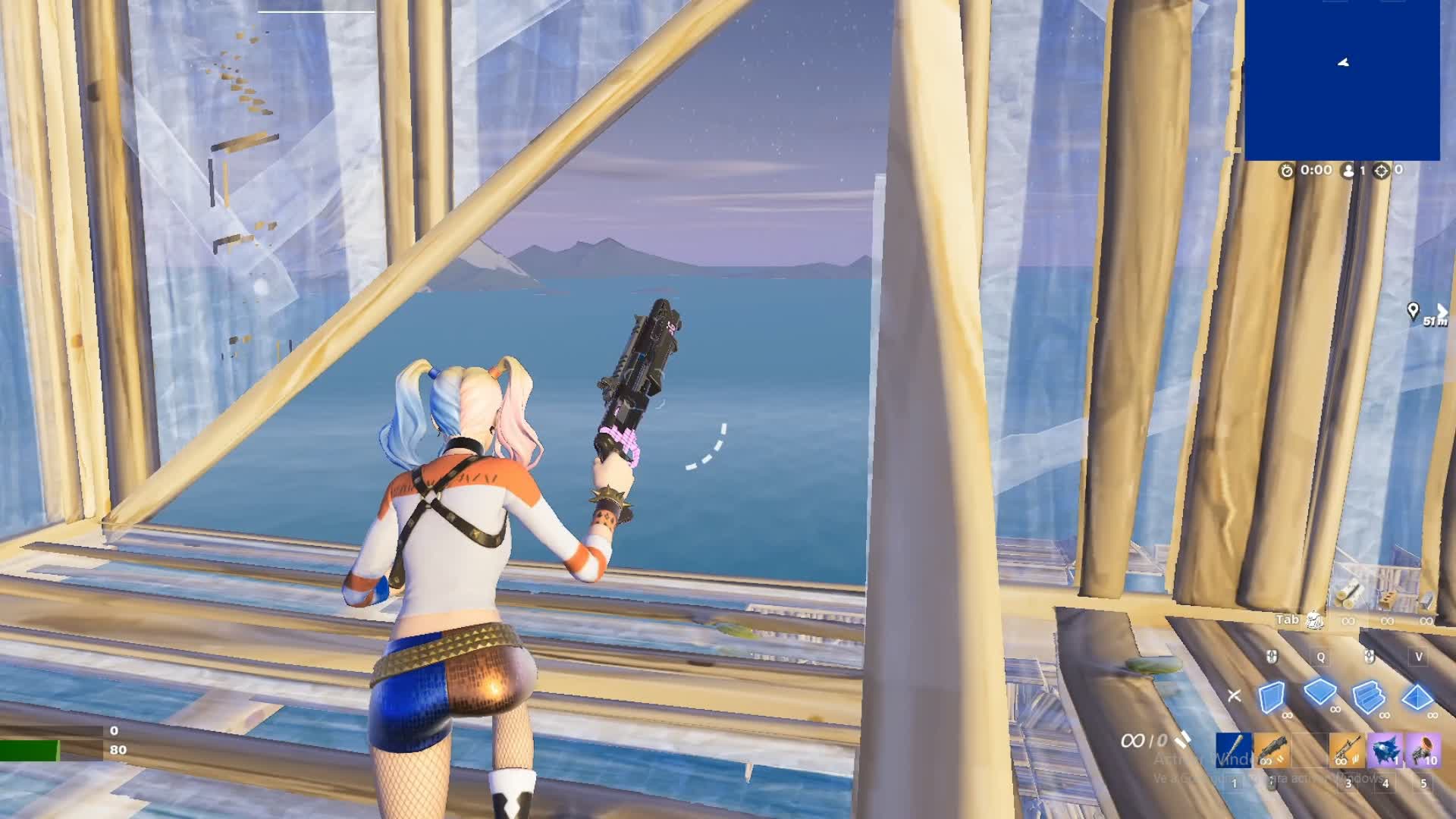Open inventory via the Tab backpack icon
Image resolution: width=1456 pixels, height=819 pixels.
(1314, 620)
